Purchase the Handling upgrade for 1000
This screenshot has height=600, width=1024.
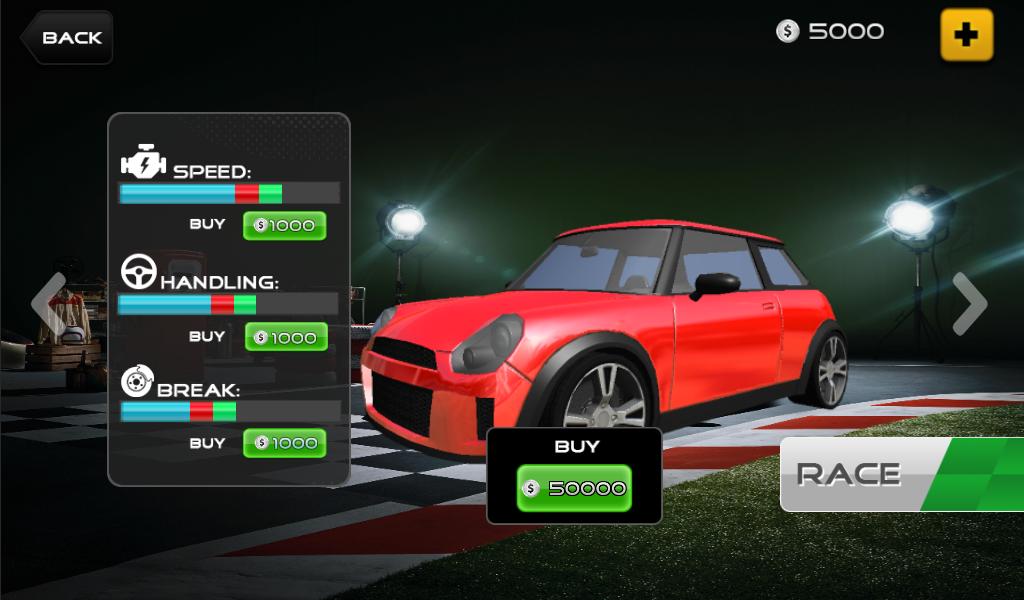286,338
